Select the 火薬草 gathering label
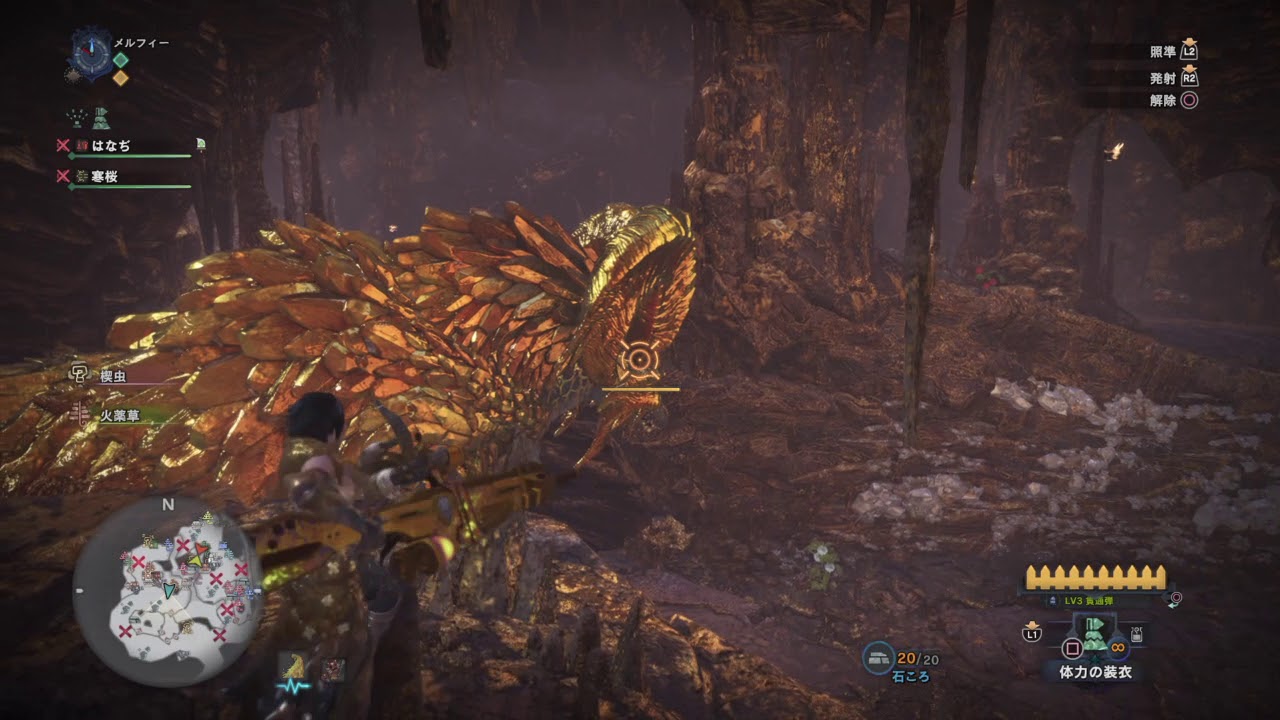1280x720 pixels. pyautogui.click(x=119, y=414)
